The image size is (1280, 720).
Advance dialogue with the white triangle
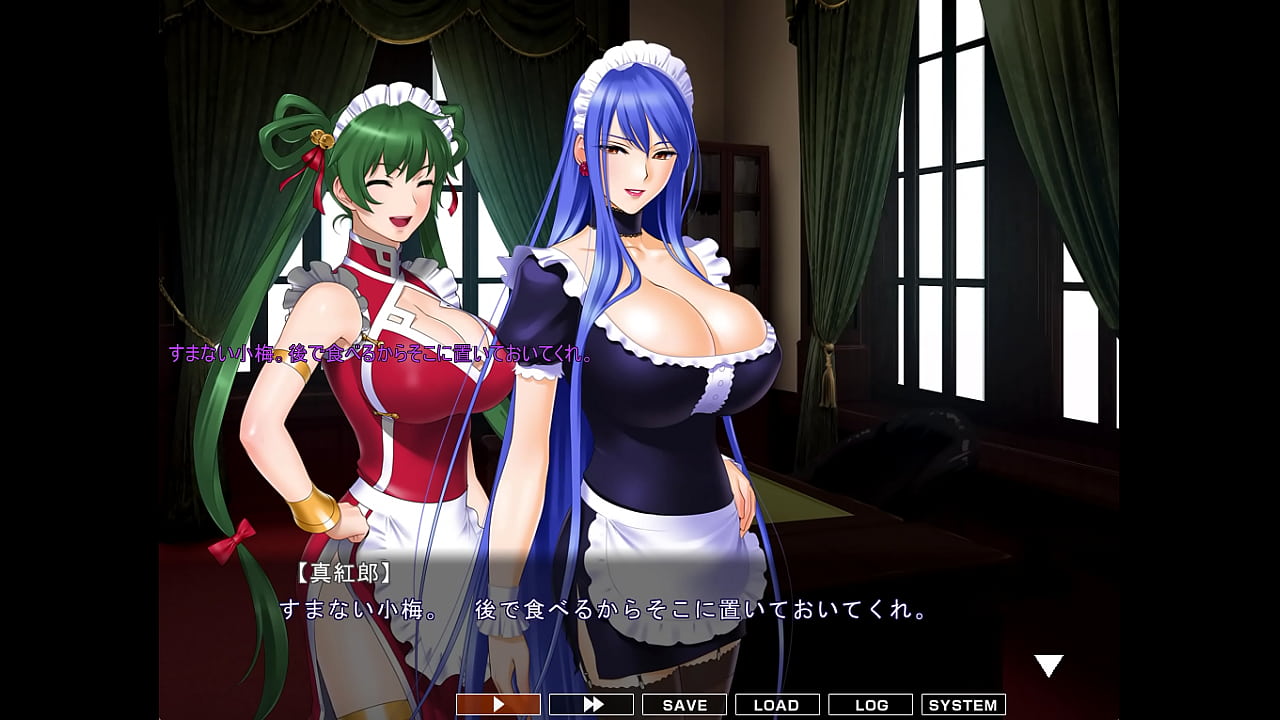tap(1048, 666)
